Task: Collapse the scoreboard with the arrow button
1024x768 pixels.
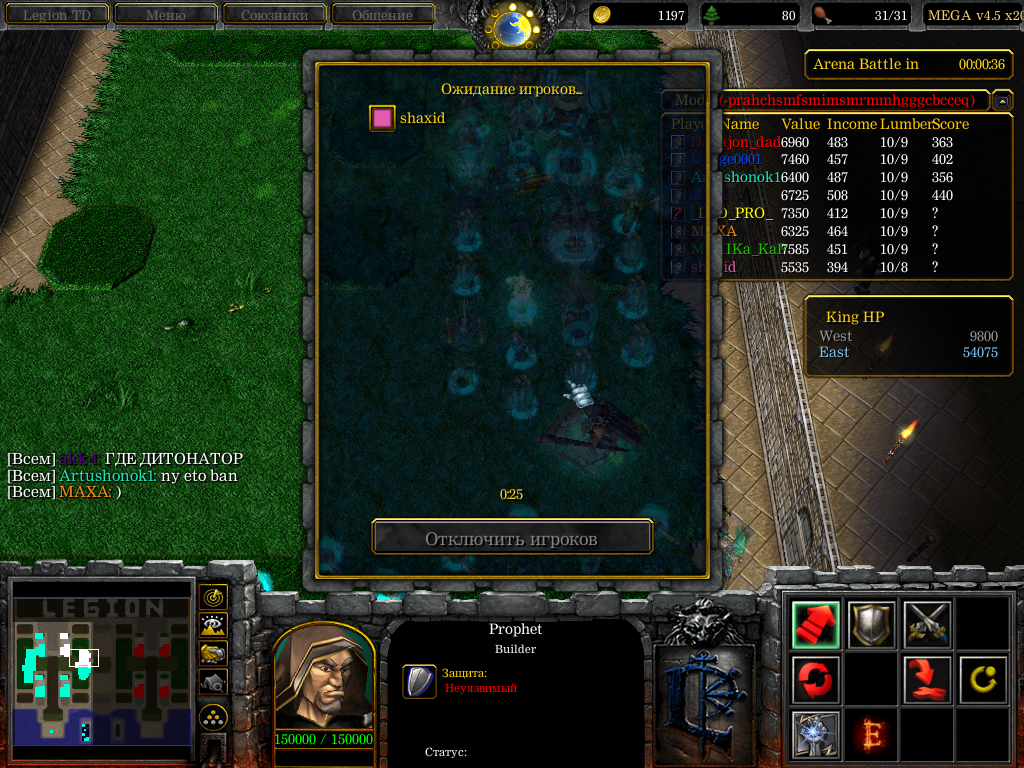Action: tap(1001, 101)
